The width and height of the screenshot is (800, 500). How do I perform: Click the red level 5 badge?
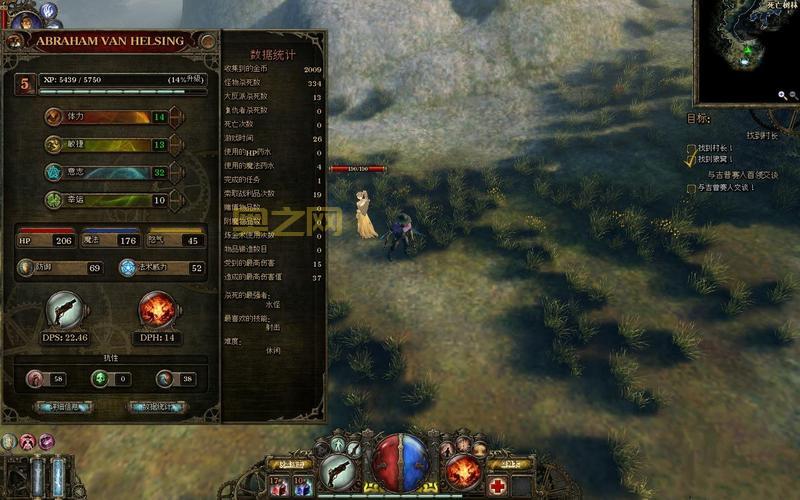[24, 84]
